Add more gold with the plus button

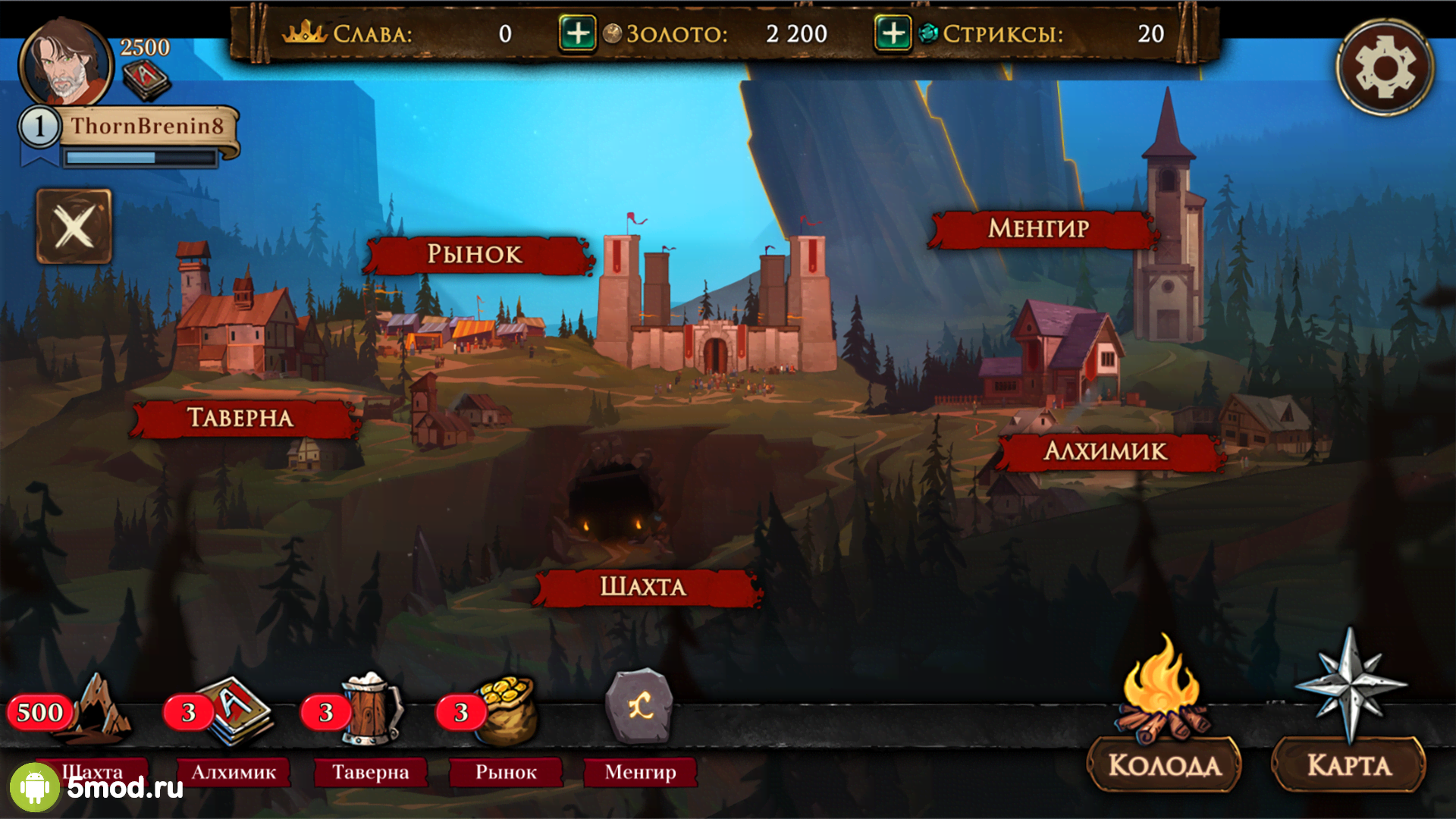pos(577,34)
